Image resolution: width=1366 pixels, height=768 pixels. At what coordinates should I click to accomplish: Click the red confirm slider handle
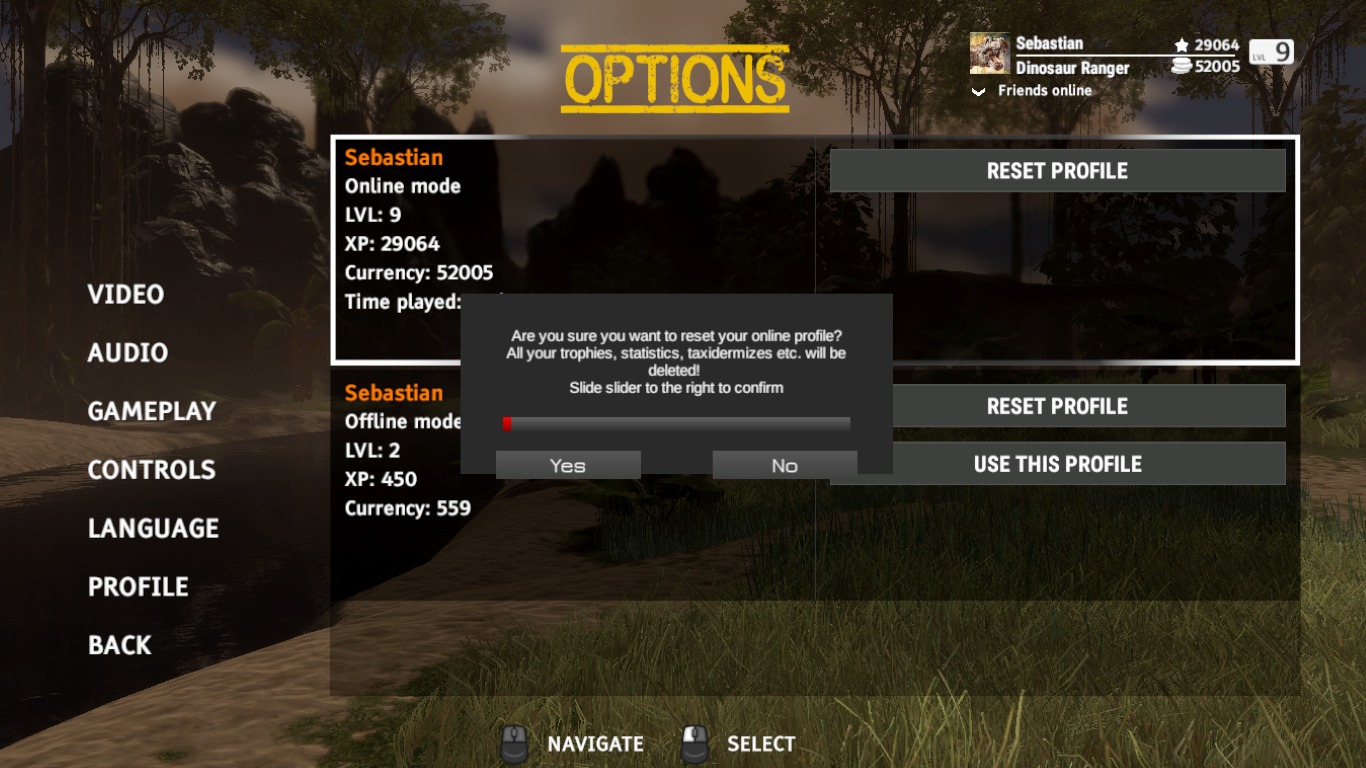pyautogui.click(x=508, y=424)
